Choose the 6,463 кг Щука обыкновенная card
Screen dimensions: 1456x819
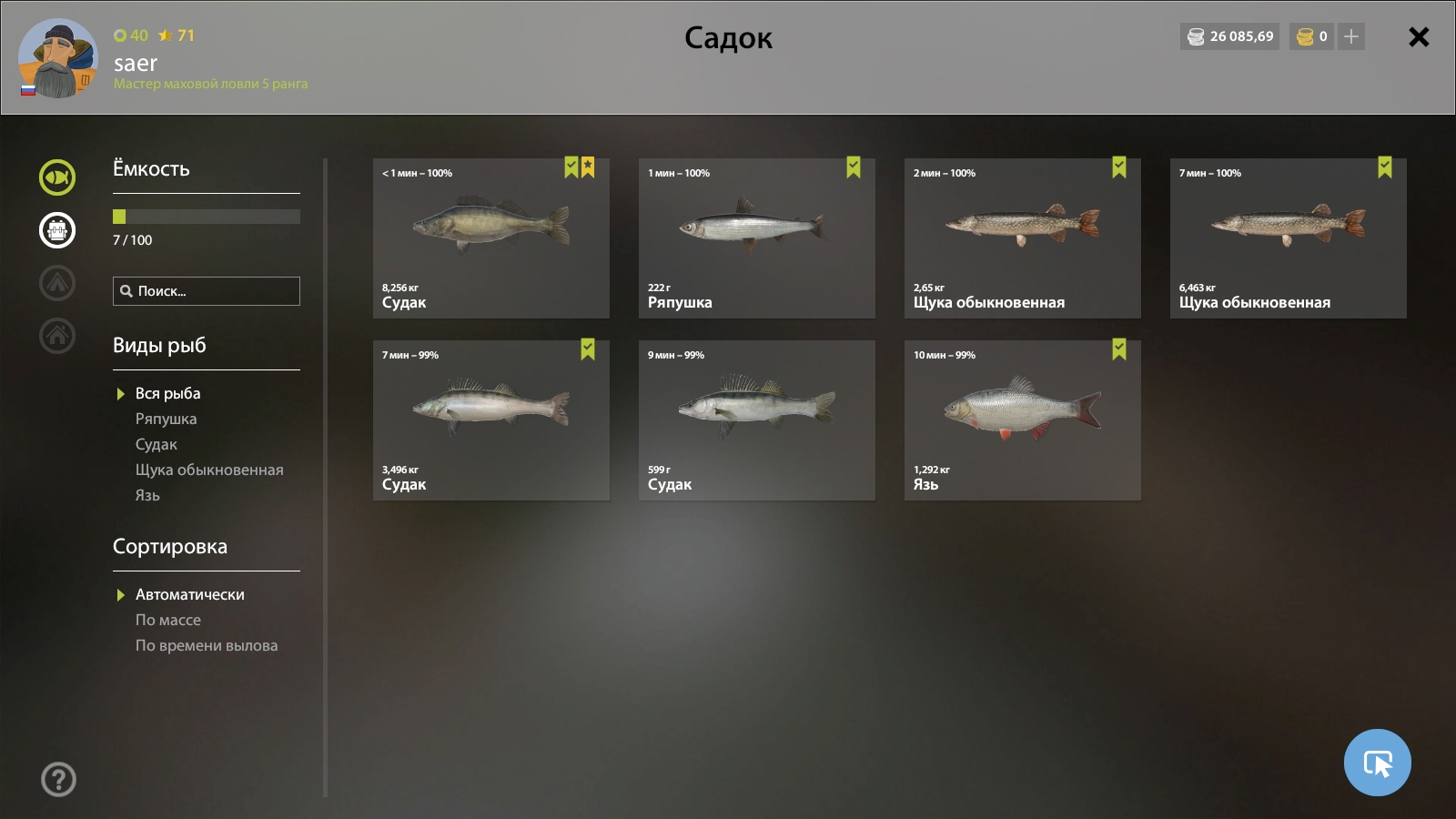tap(1288, 238)
